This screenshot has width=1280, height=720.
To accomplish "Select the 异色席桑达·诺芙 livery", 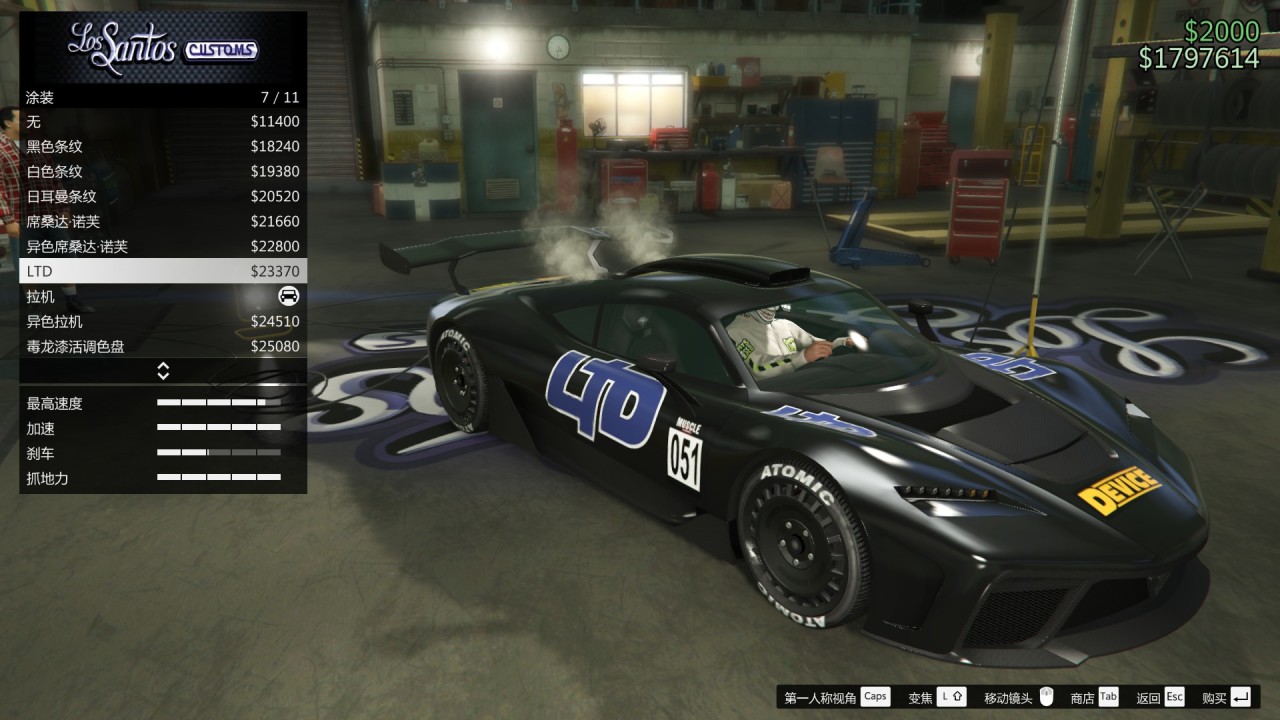I will [163, 247].
